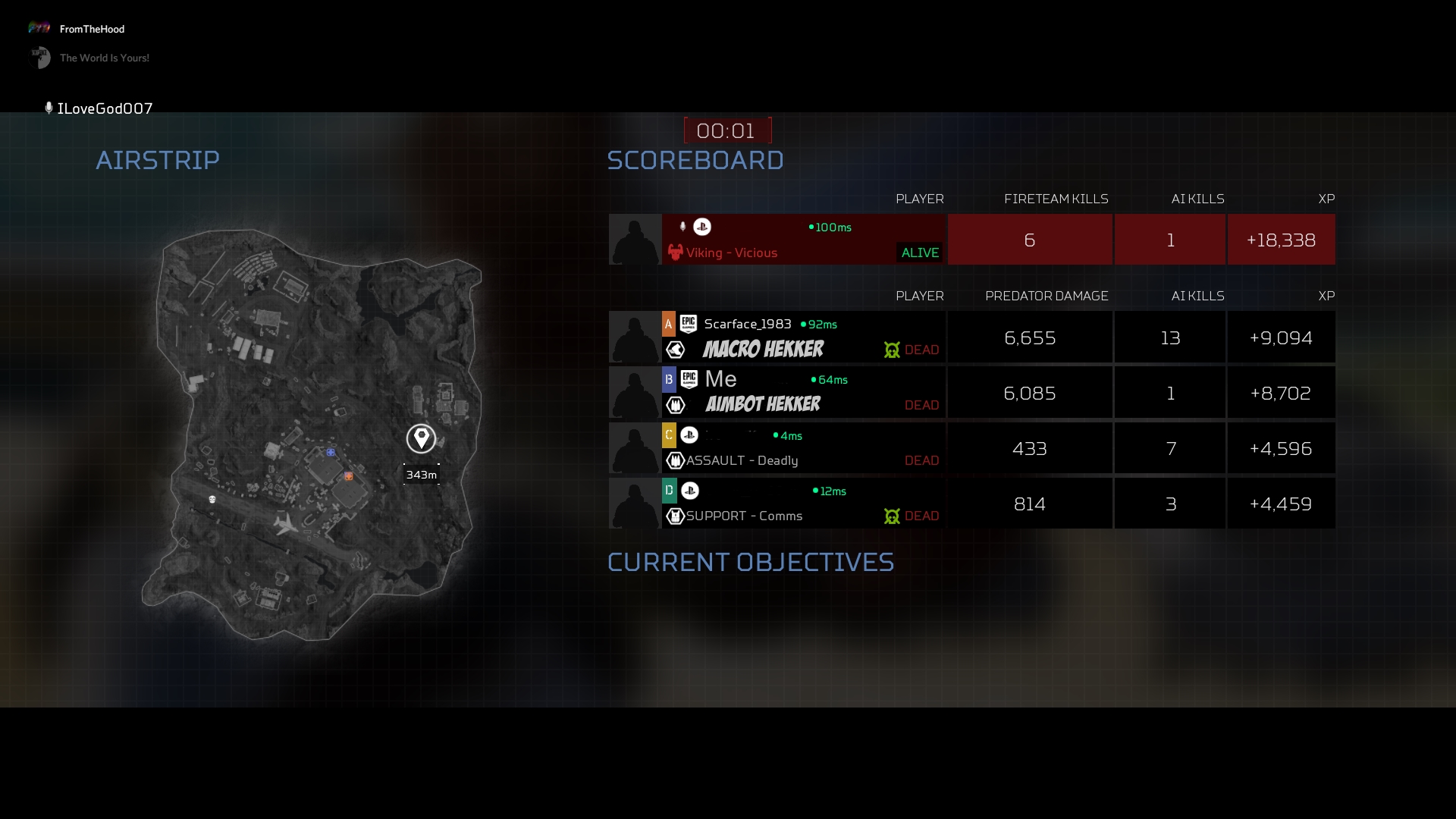Screen dimensions: 1456x819
Task: Click Scarface_1983's Epic Games platform icon
Action: (x=689, y=324)
